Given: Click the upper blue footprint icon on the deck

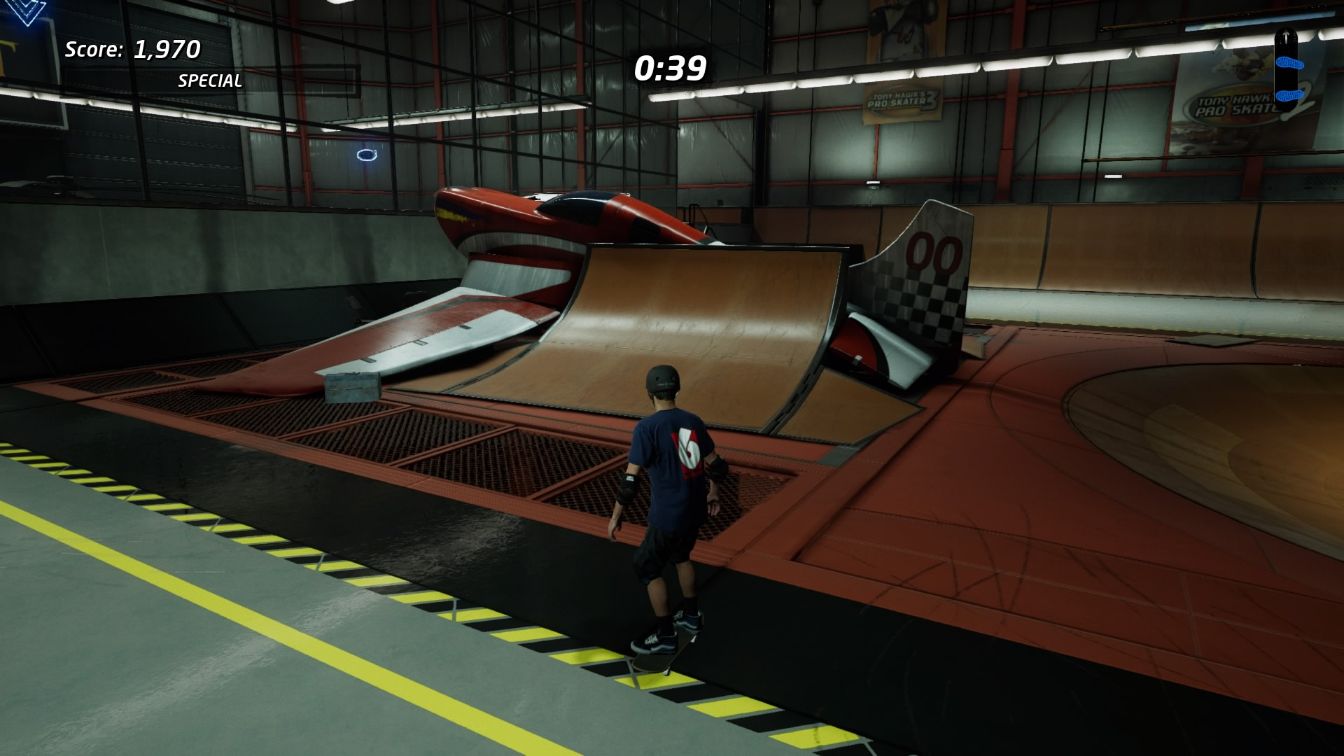Looking at the screenshot, I should [x=1290, y=62].
